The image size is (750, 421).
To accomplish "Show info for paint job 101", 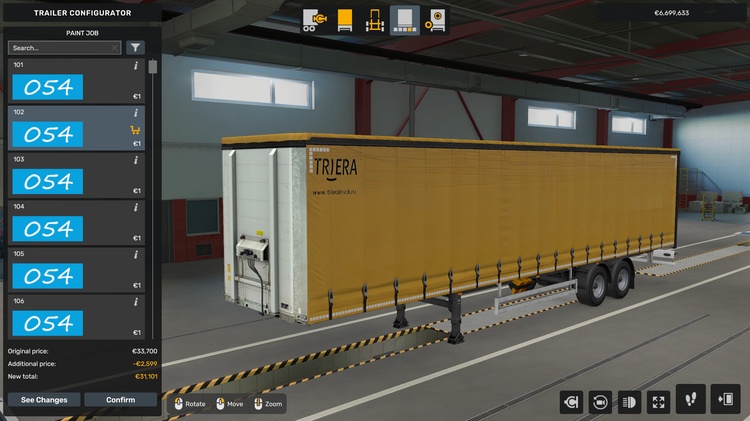I will click(x=136, y=65).
